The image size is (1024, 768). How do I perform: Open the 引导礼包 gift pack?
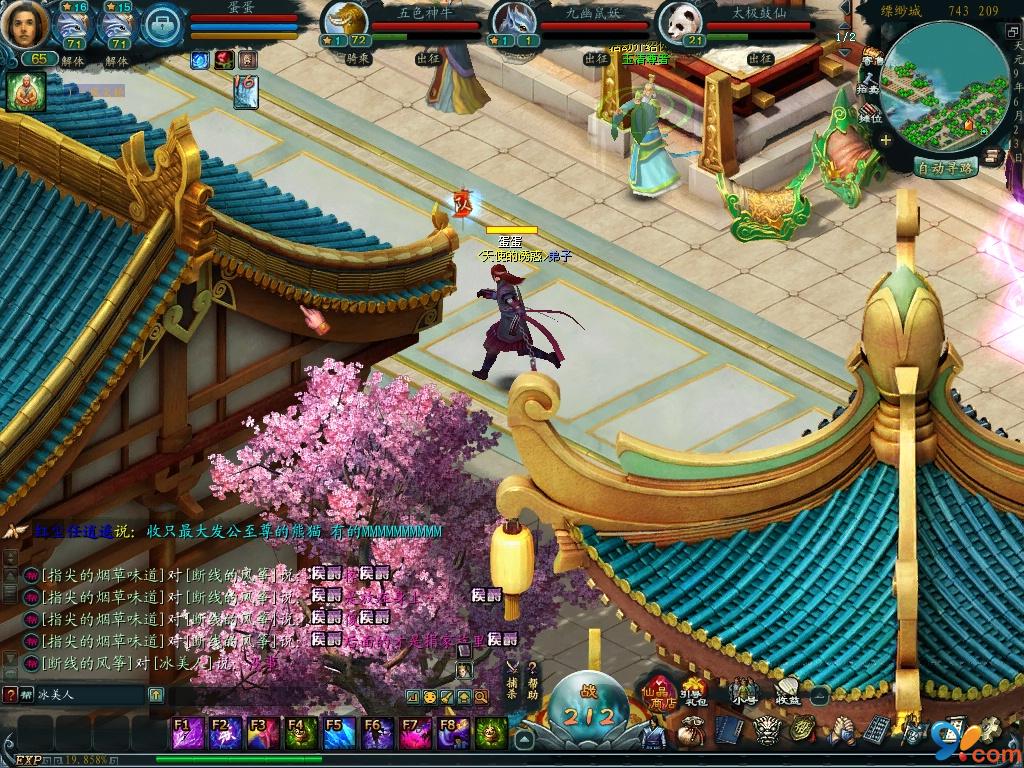tap(695, 692)
